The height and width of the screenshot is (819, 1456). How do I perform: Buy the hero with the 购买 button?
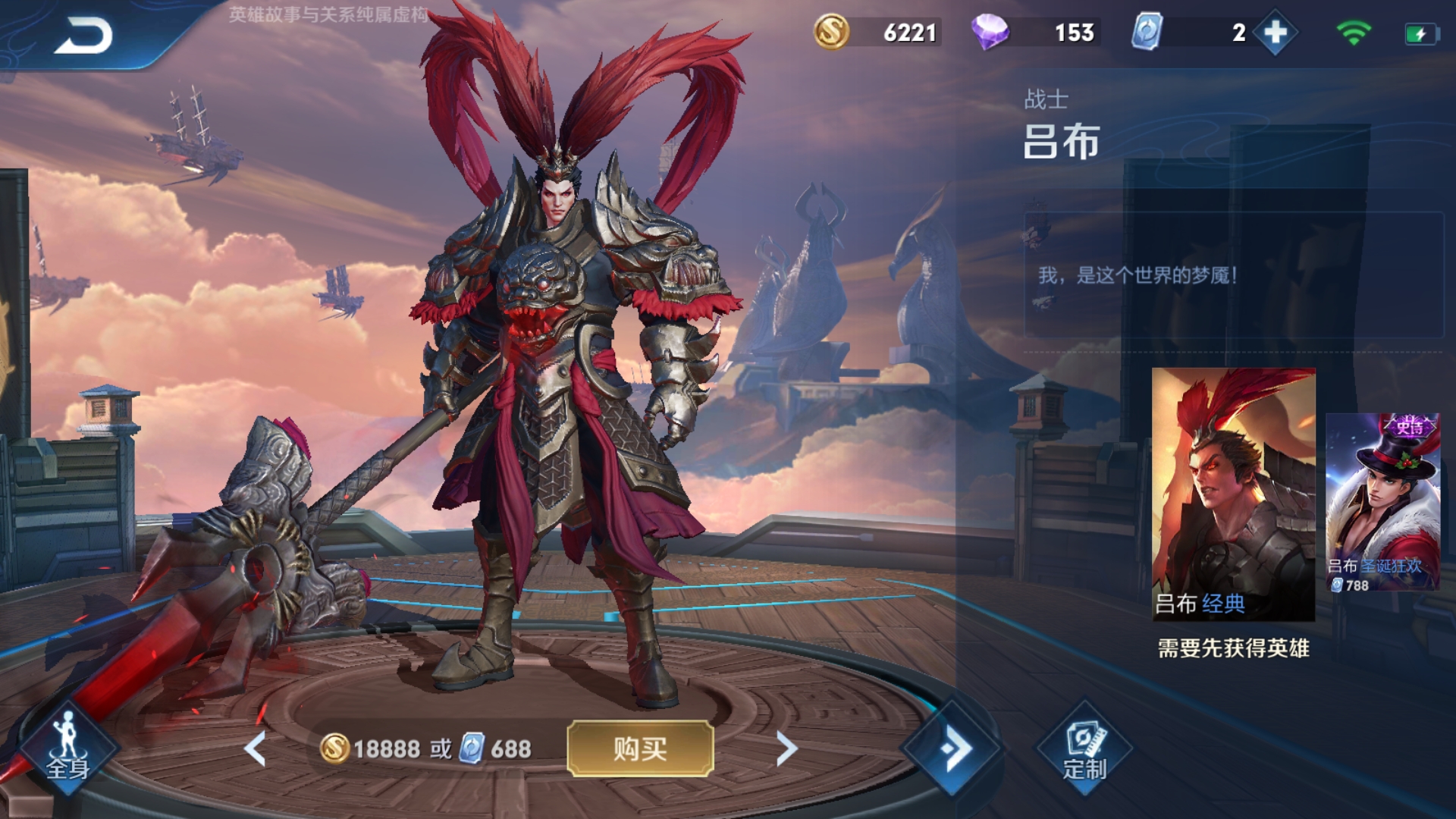640,748
